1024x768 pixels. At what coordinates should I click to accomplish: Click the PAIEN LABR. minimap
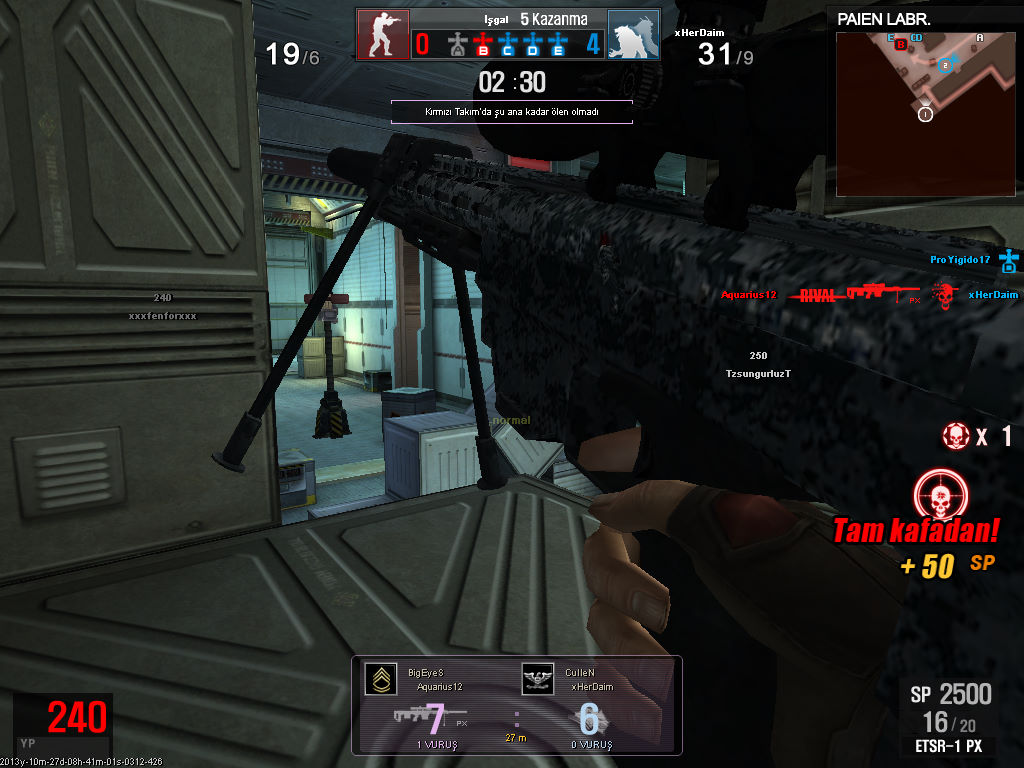point(924,113)
